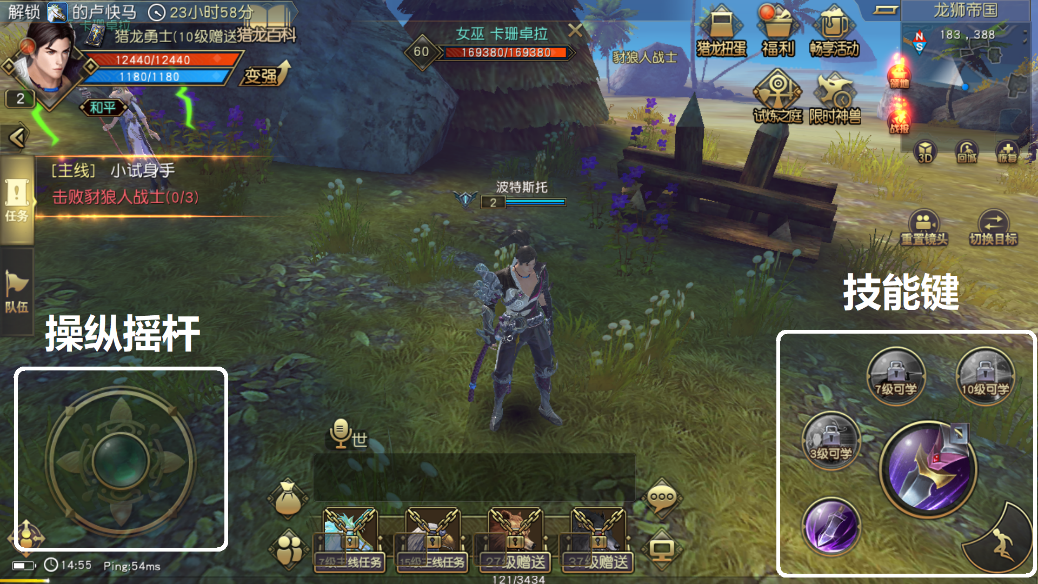Open the chat speech bubble button
1038x584 pixels.
pos(660,497)
